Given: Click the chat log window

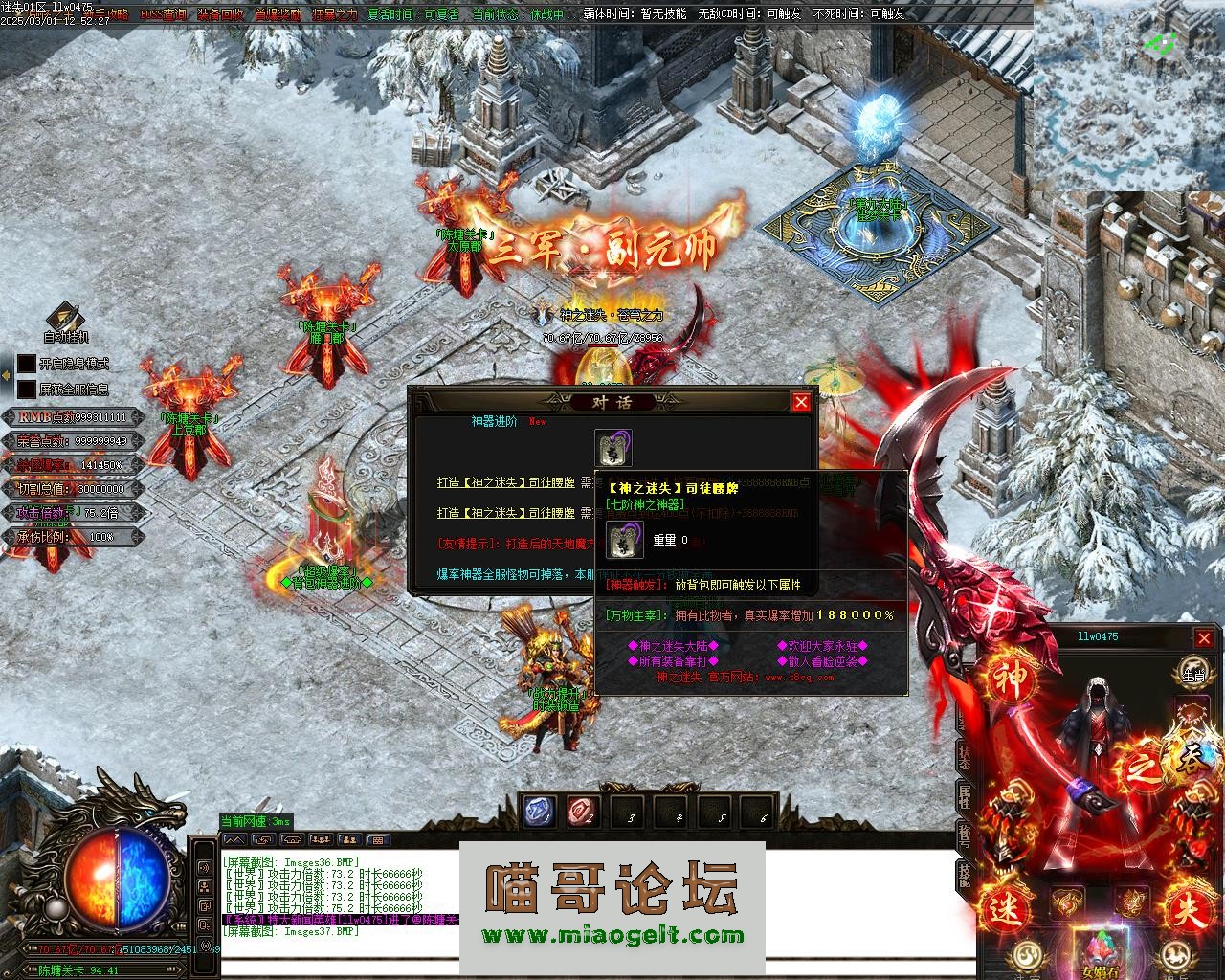Looking at the screenshot, I should [335, 900].
